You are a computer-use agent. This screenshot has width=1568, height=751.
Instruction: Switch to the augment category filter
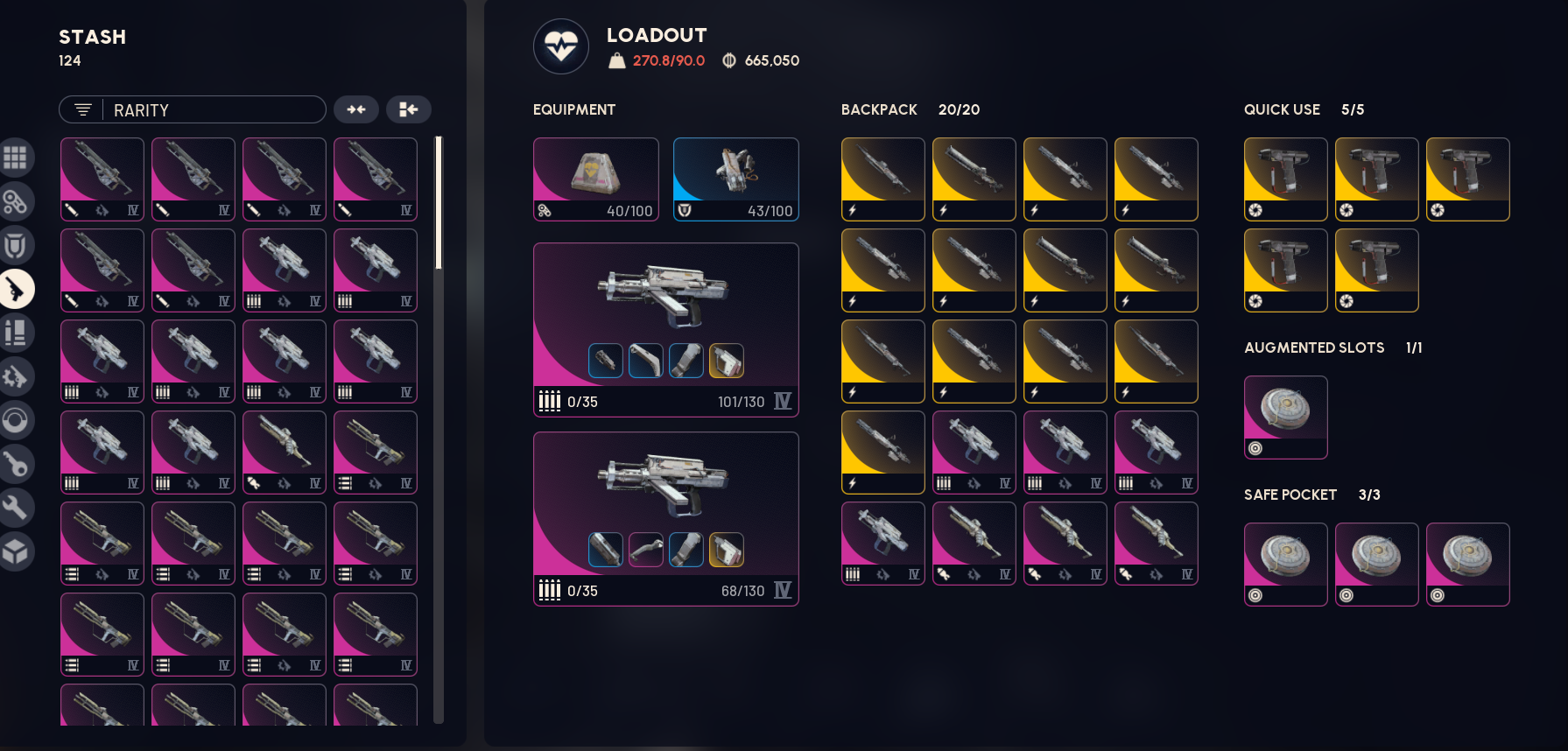[16, 202]
